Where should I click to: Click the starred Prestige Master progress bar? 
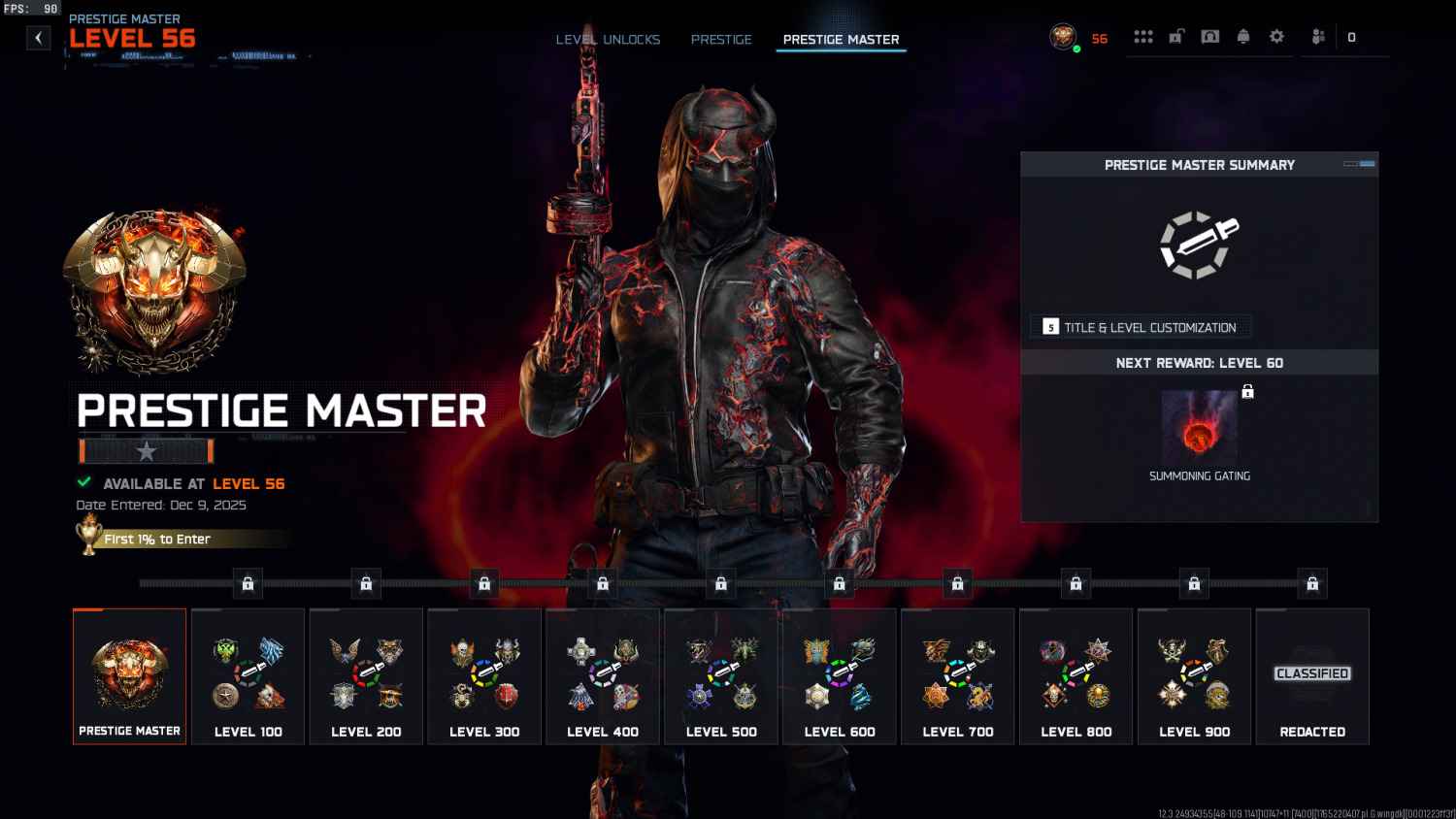(x=146, y=450)
